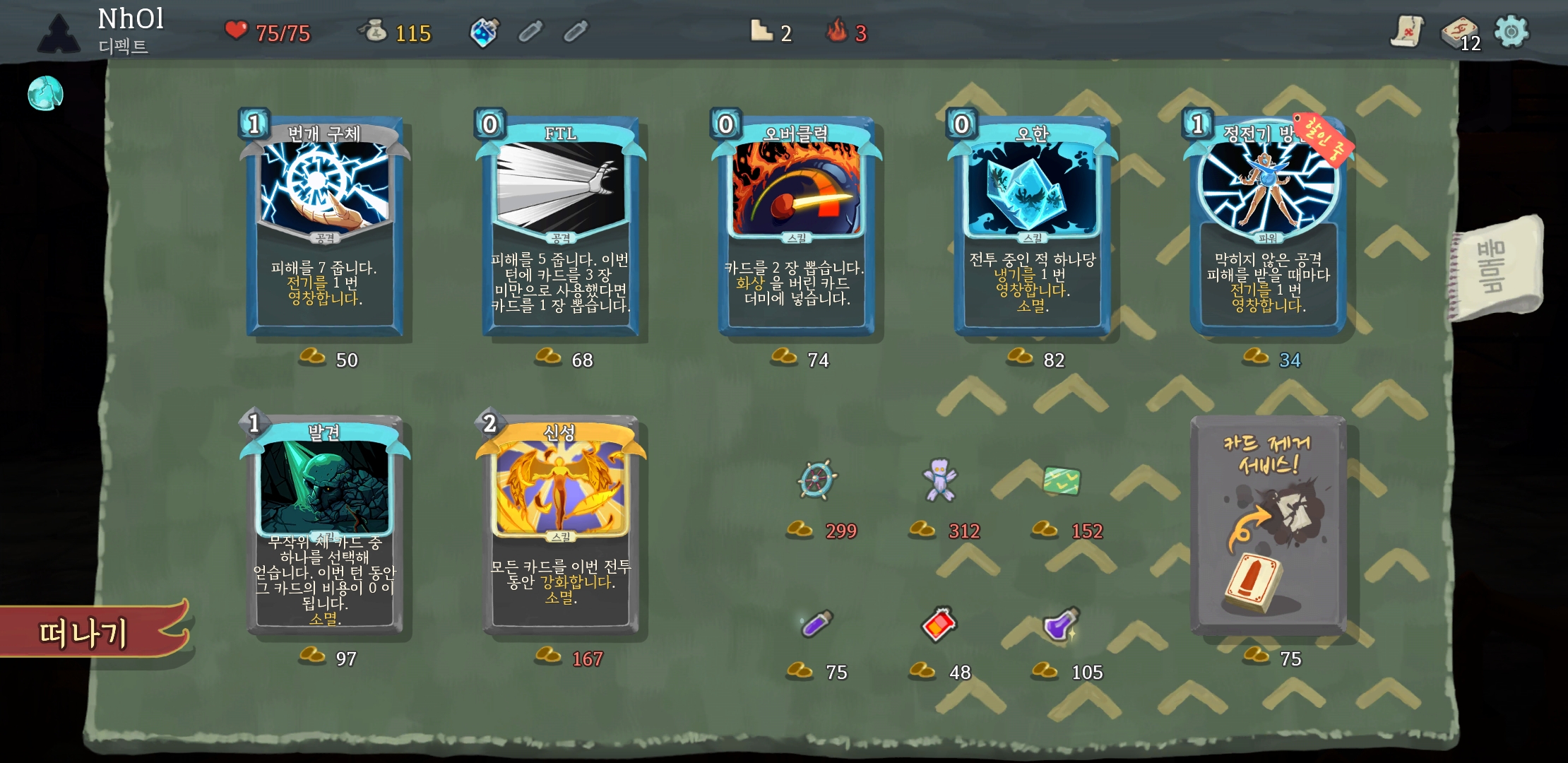The height and width of the screenshot is (763, 1568).
Task: Purchase the purple doll relic for 312
Action: (x=939, y=480)
